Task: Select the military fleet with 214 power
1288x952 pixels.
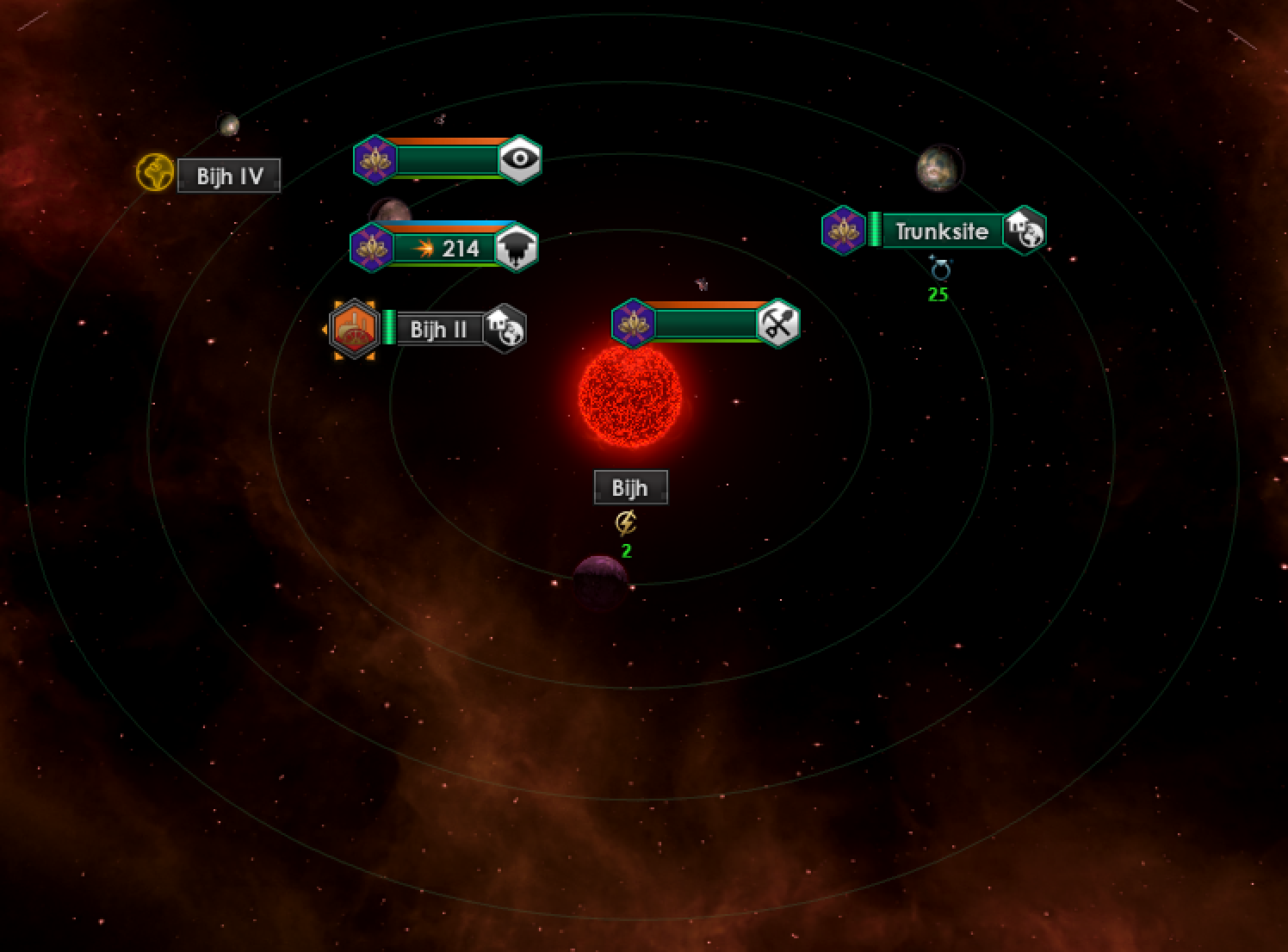Action: 446,248
